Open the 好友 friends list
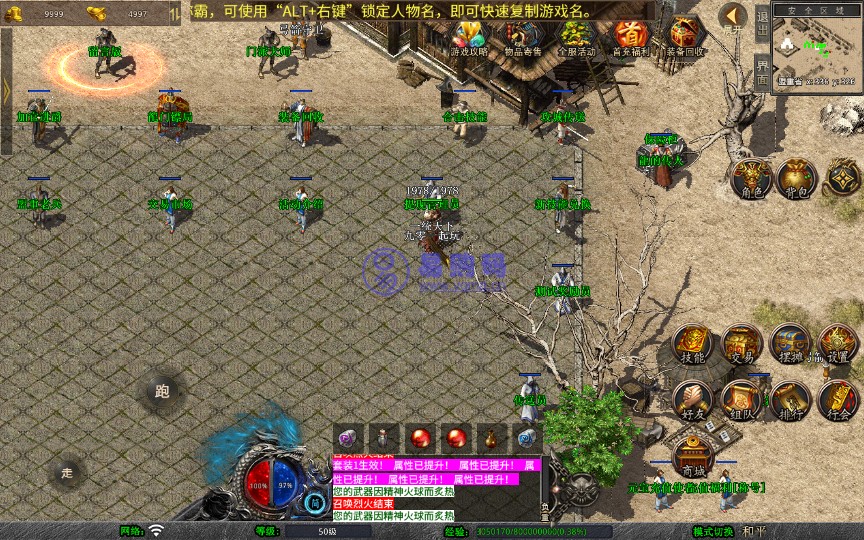864x540 pixels. pos(692,401)
